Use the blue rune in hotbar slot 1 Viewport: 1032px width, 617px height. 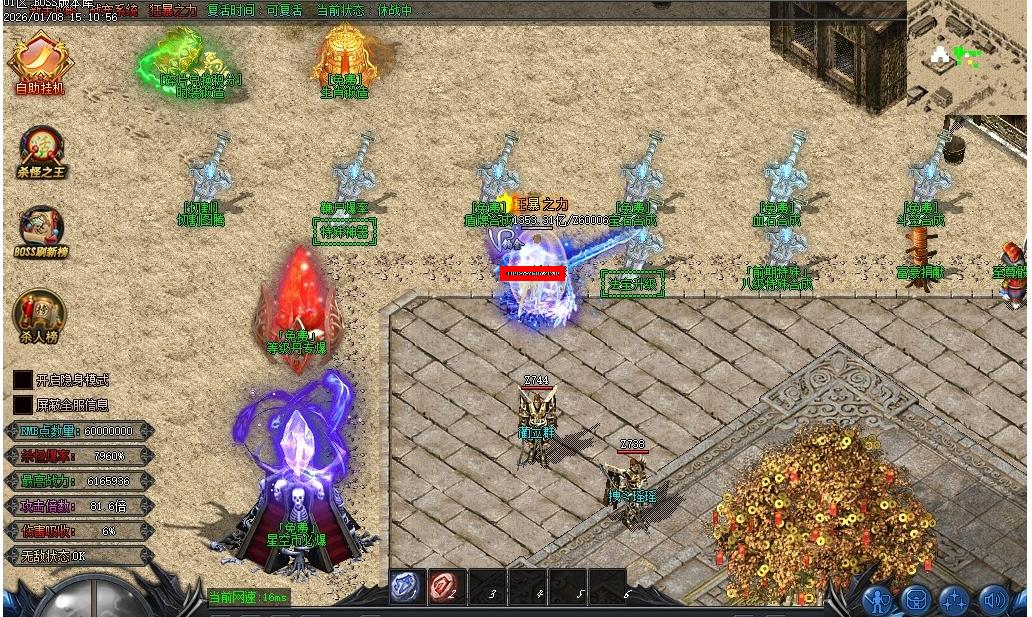(408, 587)
